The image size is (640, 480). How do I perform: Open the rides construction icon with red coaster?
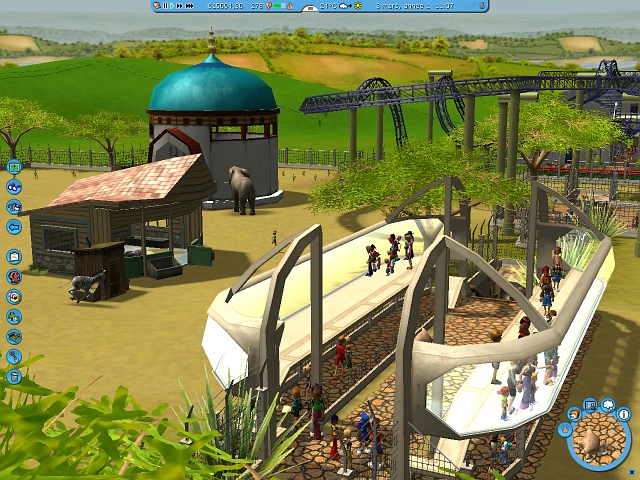pos(14,276)
